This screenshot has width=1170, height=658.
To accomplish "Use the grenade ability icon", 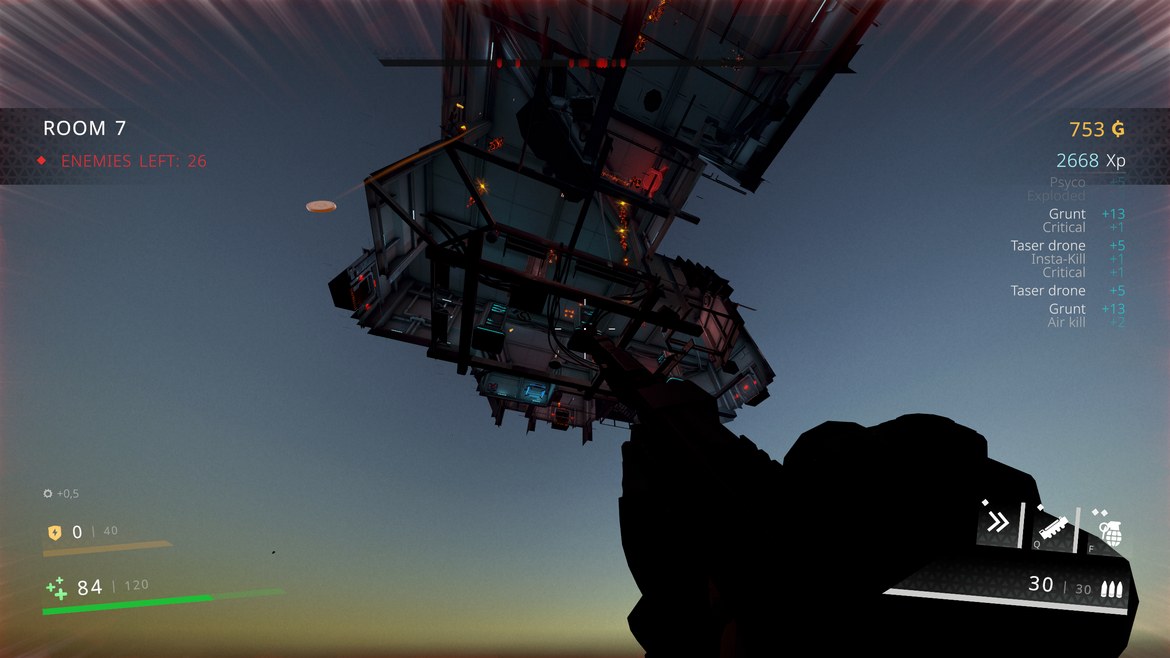I will click(x=1109, y=526).
